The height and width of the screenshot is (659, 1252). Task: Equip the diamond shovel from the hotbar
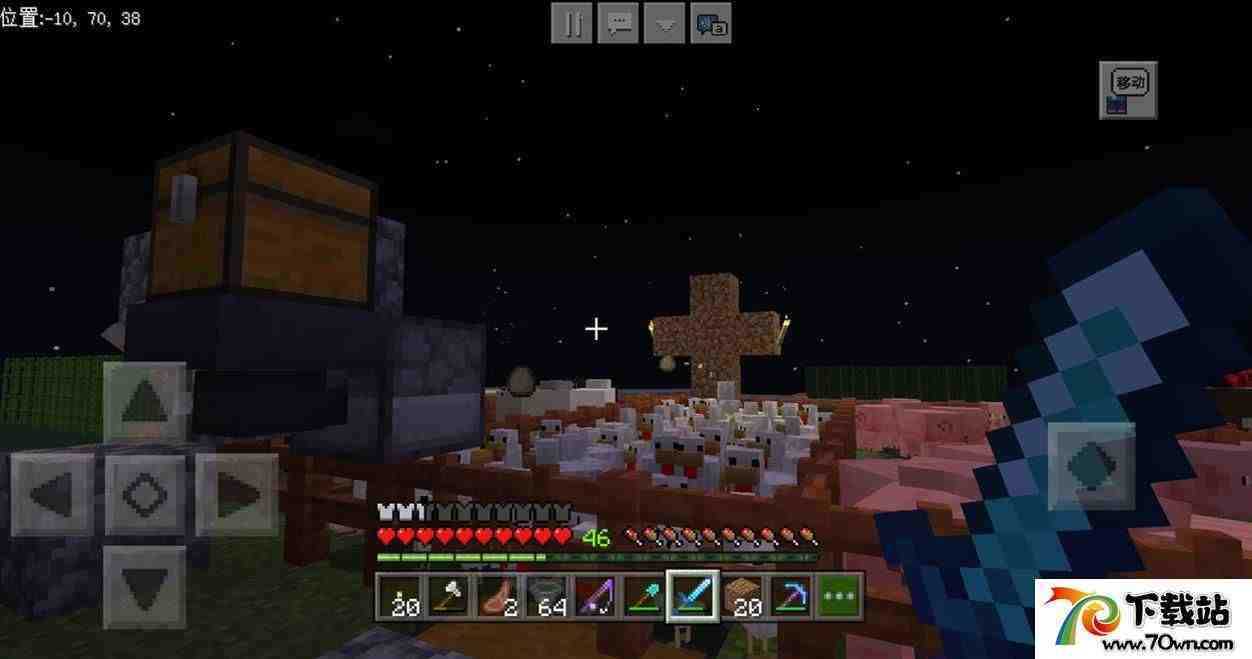pos(643,597)
